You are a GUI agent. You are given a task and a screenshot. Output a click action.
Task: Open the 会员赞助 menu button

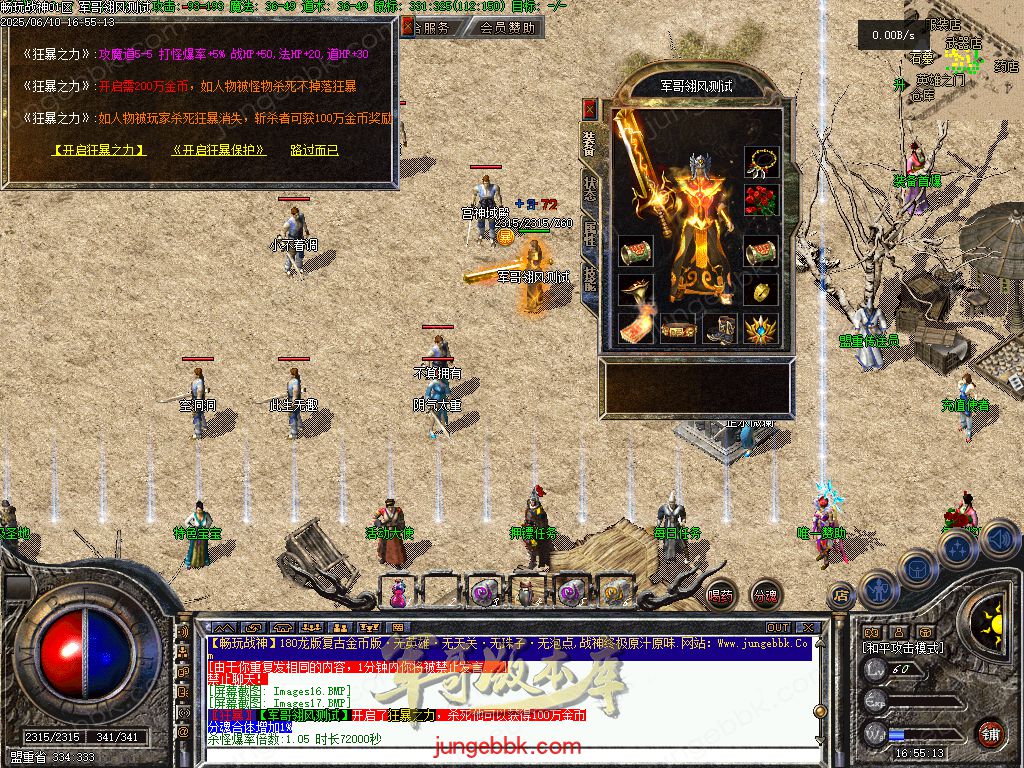[x=506, y=28]
